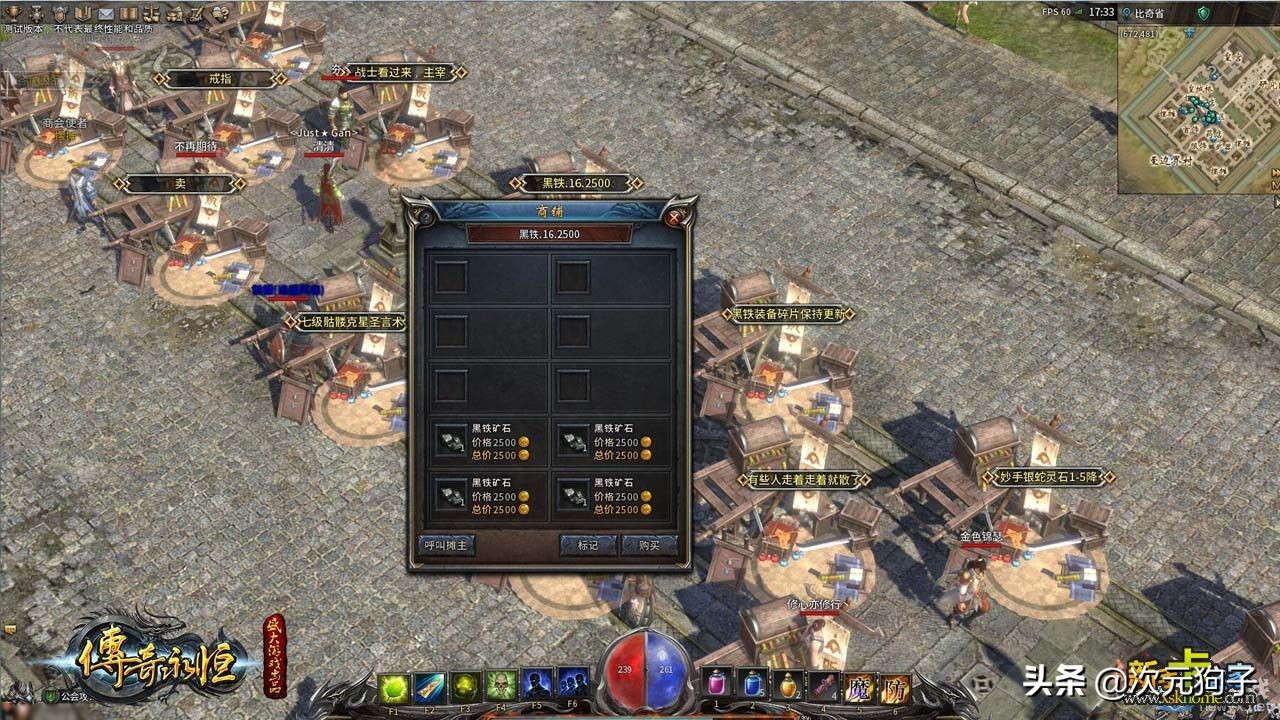
Task: Click the 购买 buy button
Action: [648, 545]
